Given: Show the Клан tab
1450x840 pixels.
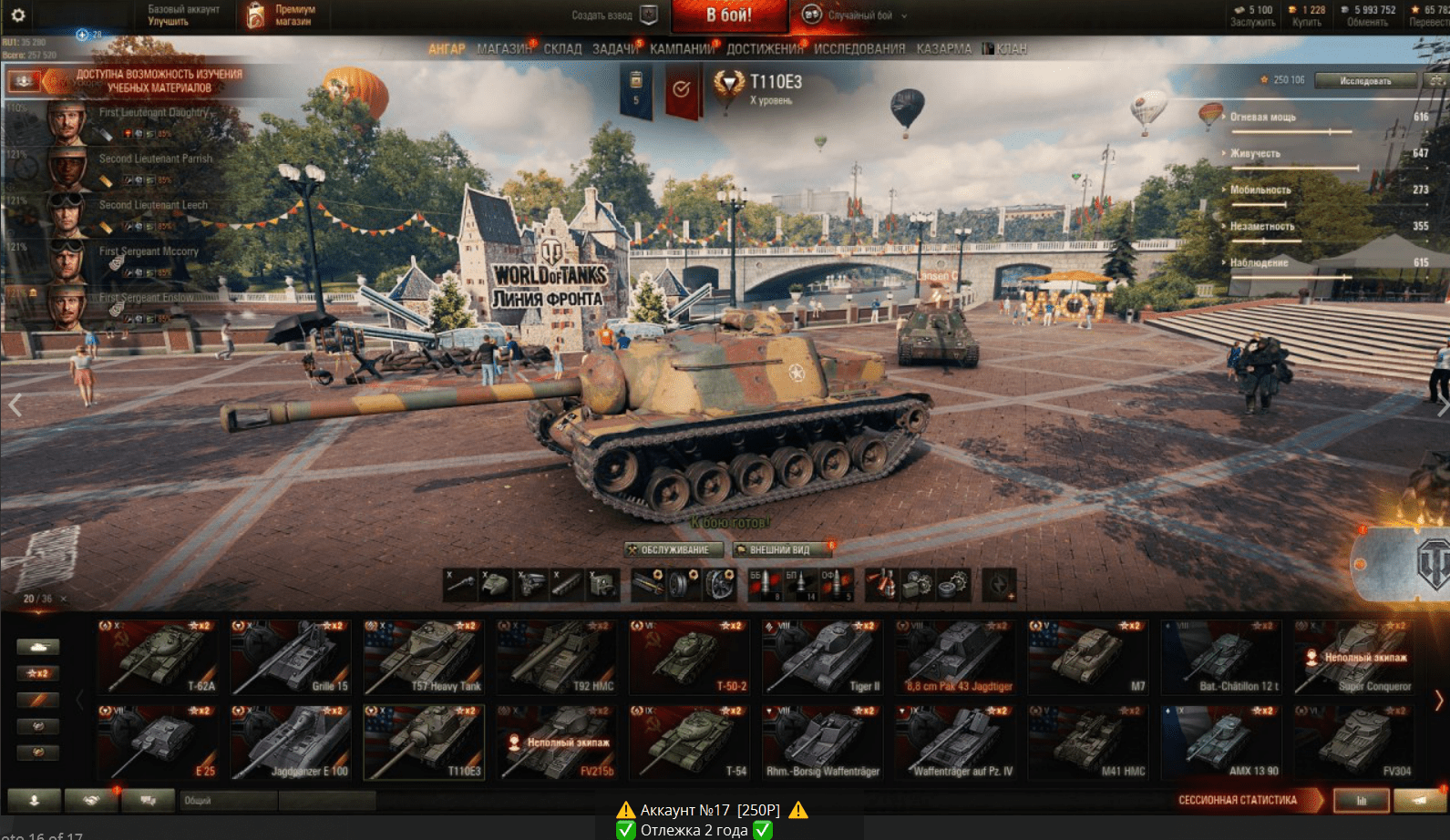Looking at the screenshot, I should click(1005, 49).
